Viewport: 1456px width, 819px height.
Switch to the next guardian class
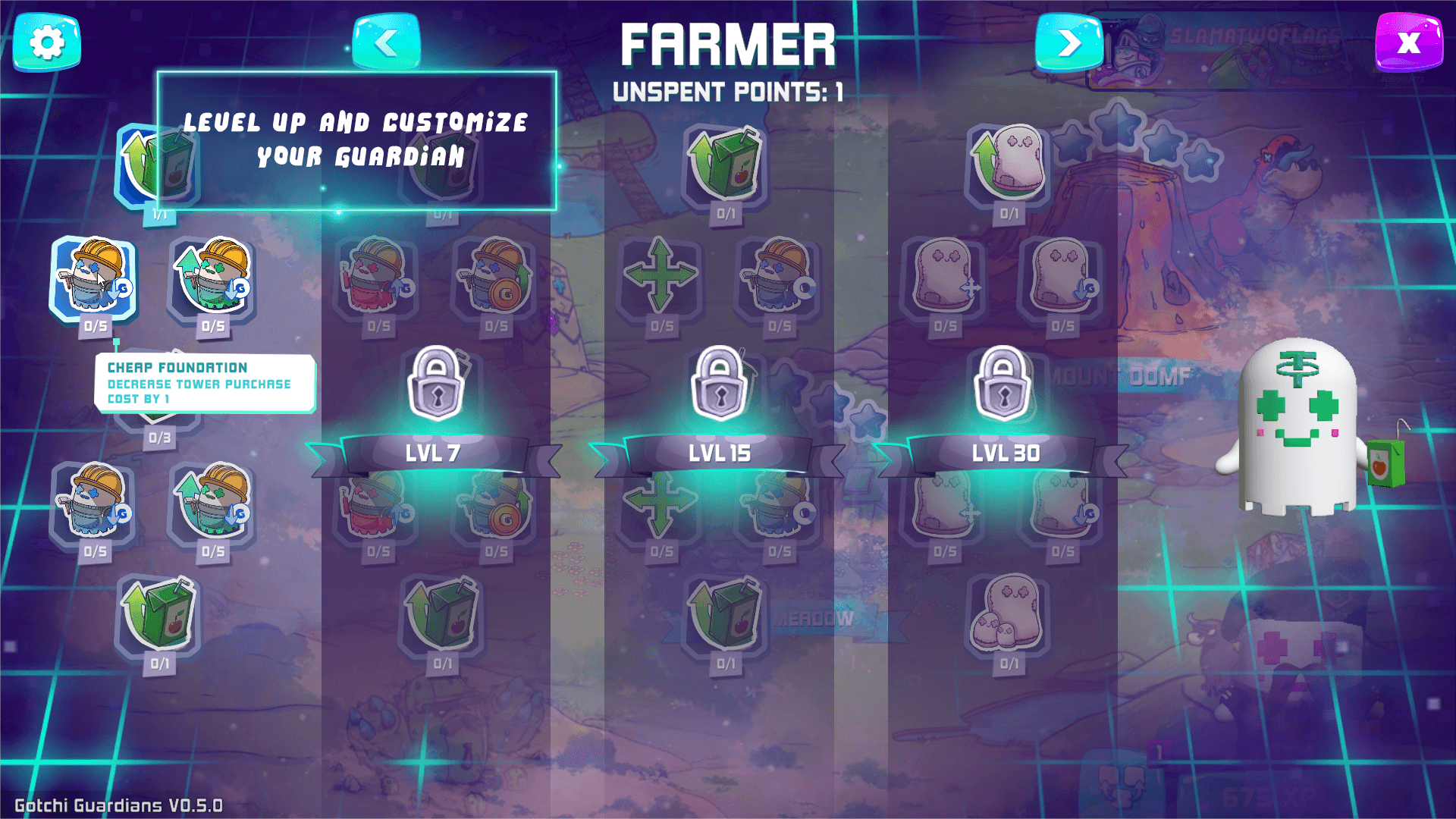(x=1068, y=42)
